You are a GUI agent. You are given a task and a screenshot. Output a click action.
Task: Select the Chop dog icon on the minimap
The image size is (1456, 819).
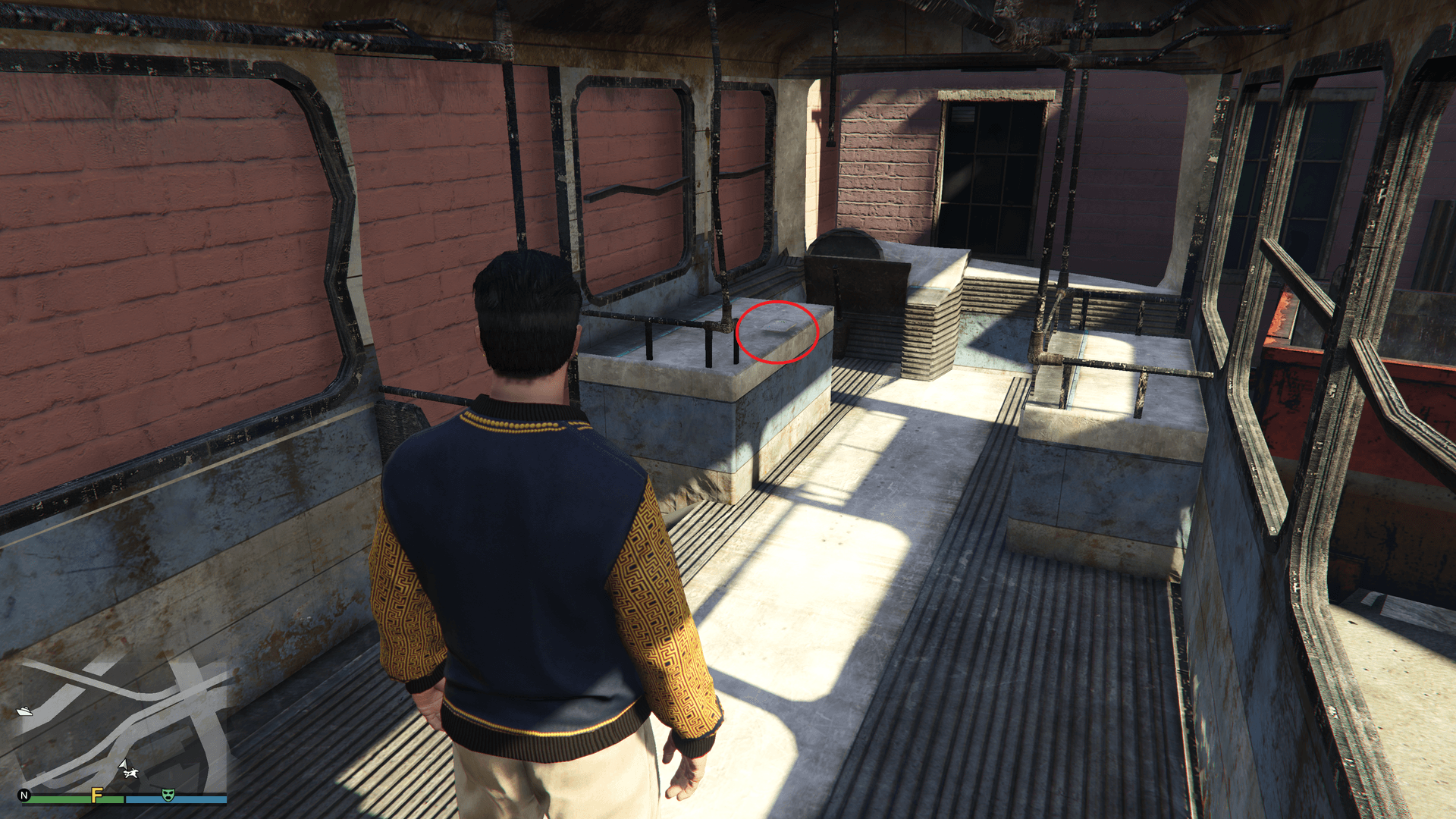pos(130,774)
